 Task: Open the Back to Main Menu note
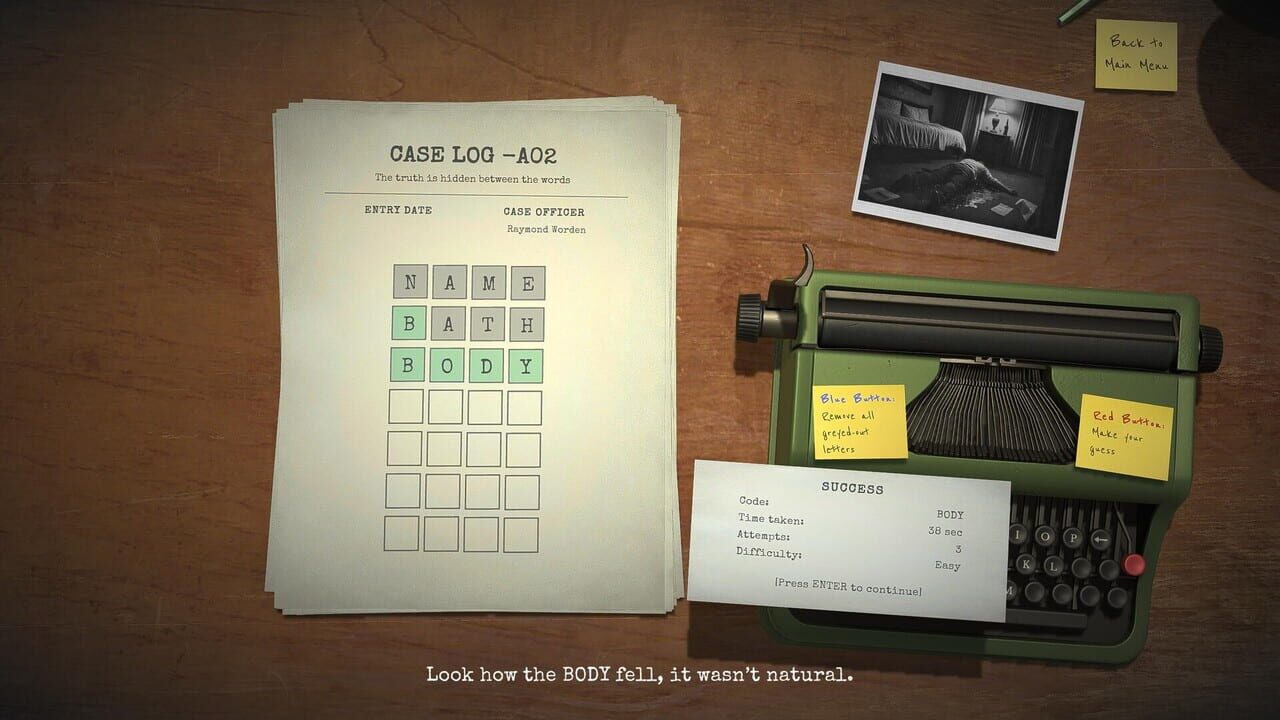pos(1136,55)
